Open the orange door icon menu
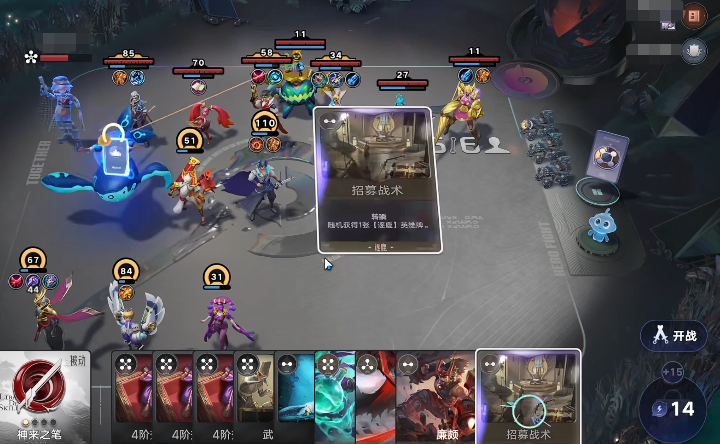The width and height of the screenshot is (720, 444). coord(694,16)
